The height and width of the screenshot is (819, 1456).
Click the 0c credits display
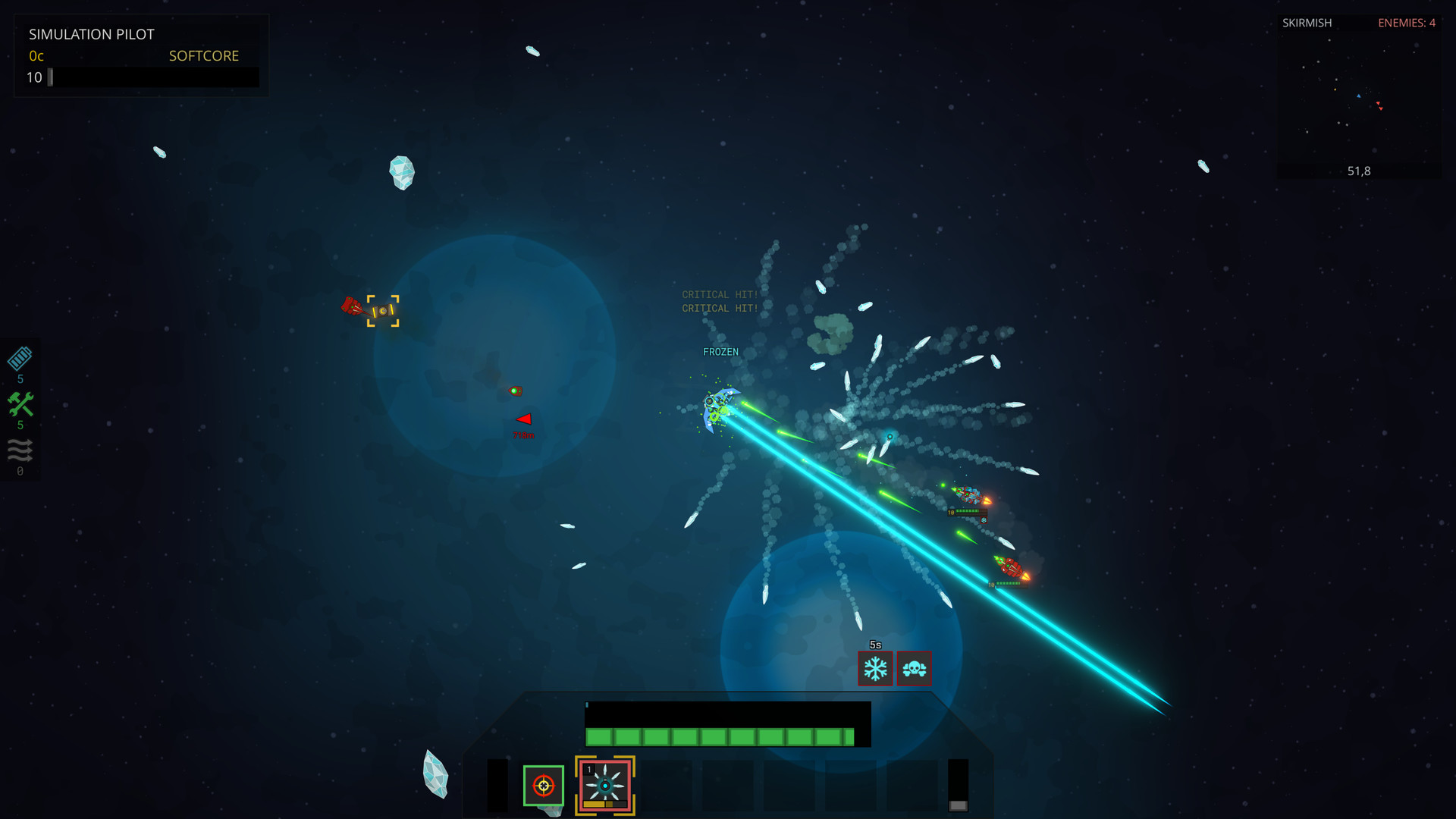click(35, 55)
